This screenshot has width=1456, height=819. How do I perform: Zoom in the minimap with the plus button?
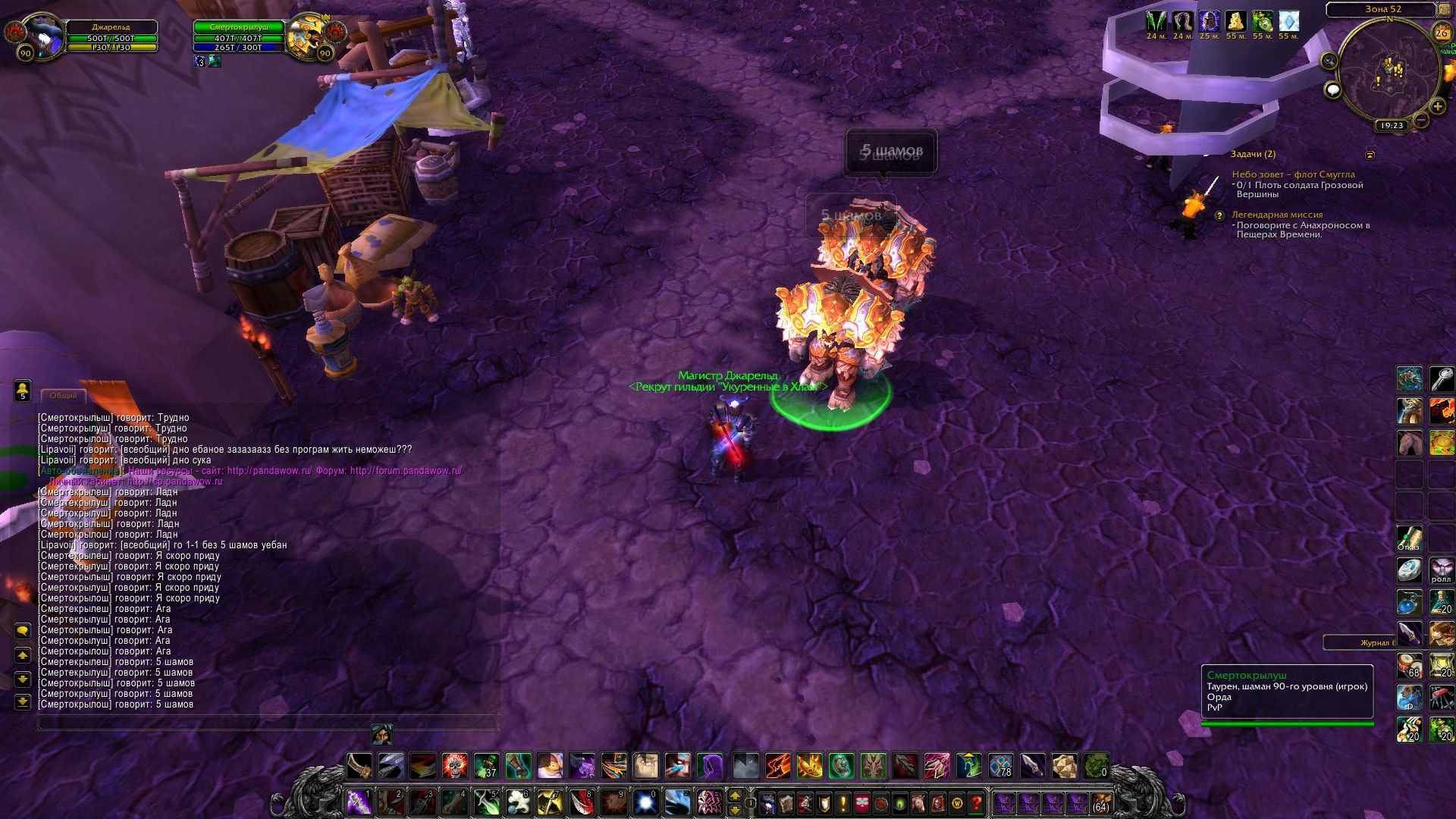[x=1437, y=107]
